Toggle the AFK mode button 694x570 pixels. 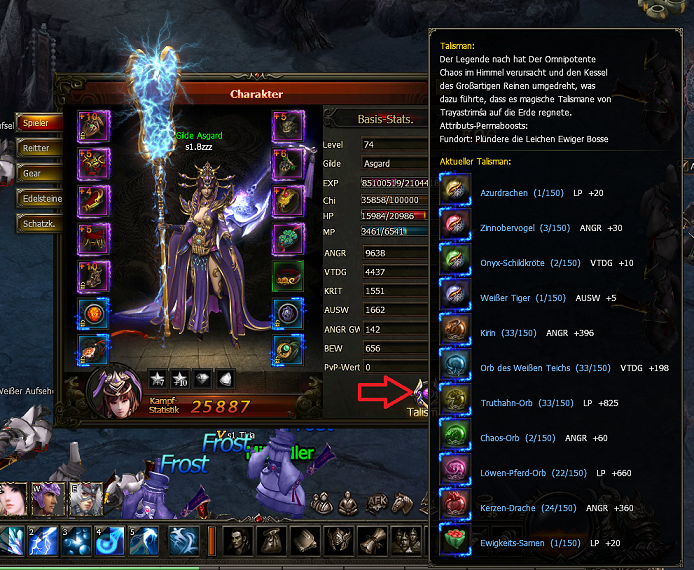coord(378,503)
